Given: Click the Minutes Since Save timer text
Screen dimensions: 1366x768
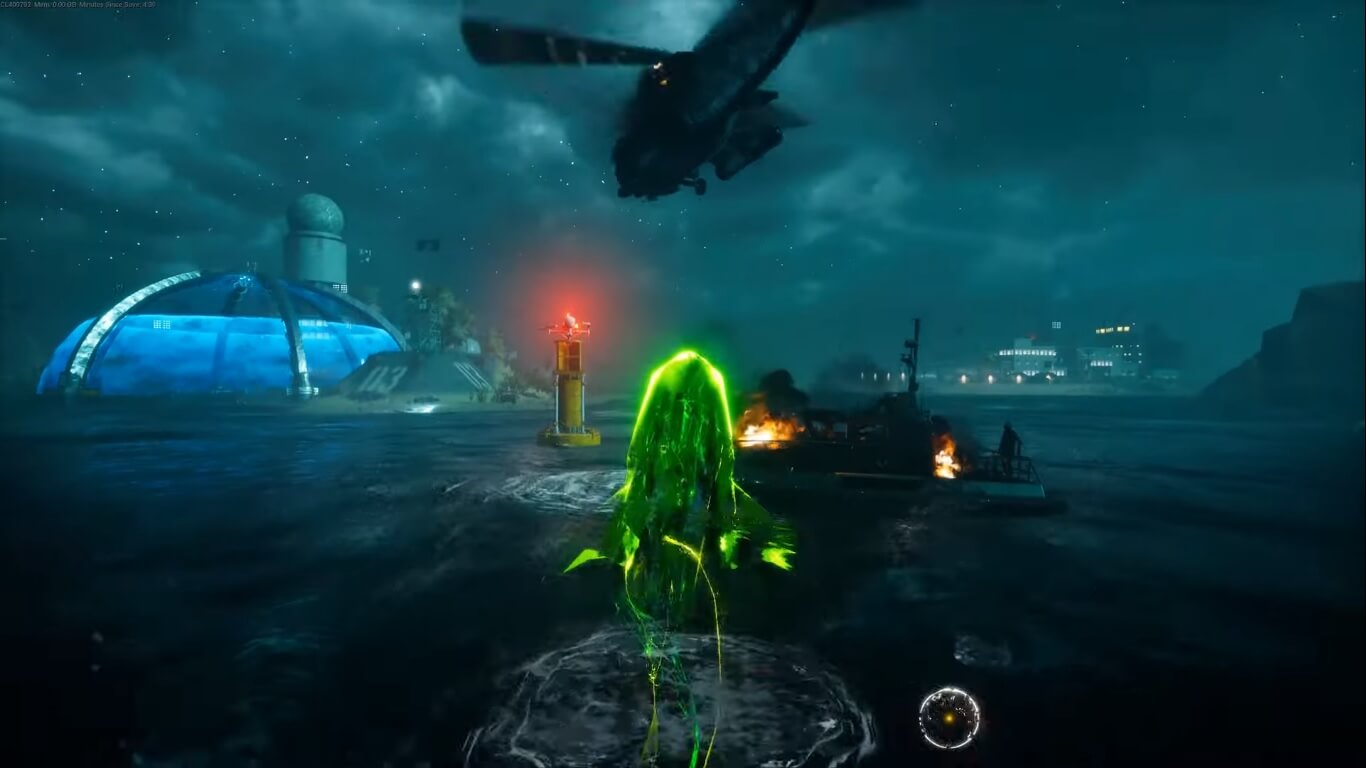Looking at the screenshot, I should [x=115, y=4].
